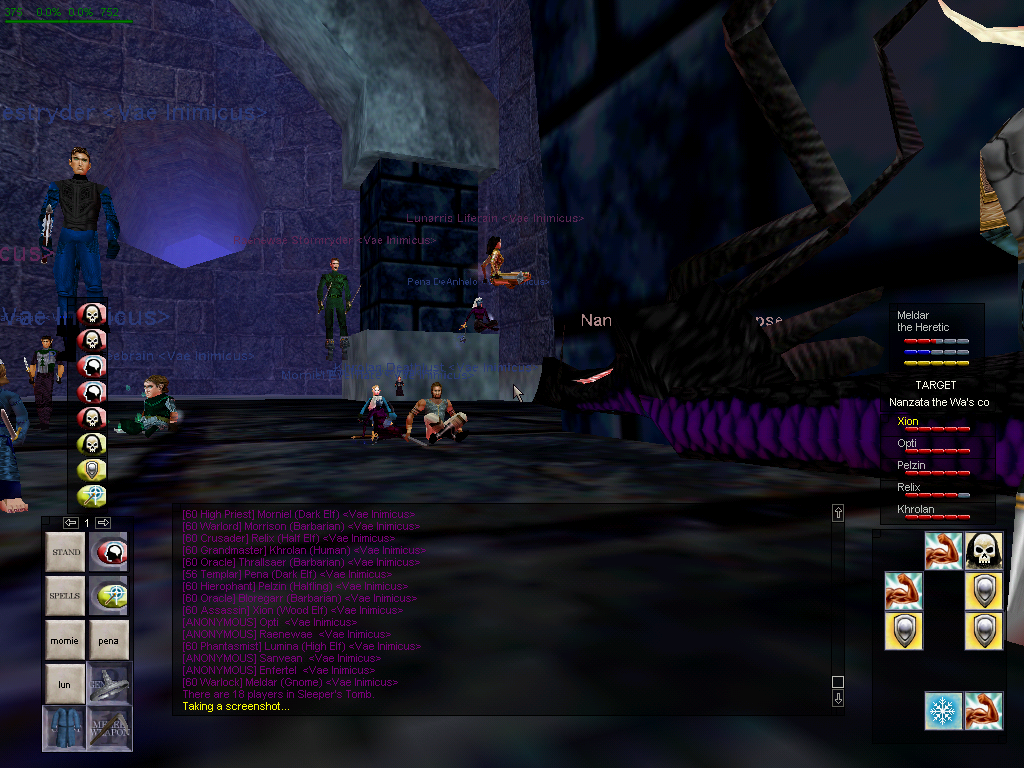The image size is (1024, 768).
Task: Select the blue robe hotbar slot
Action: coord(66,728)
